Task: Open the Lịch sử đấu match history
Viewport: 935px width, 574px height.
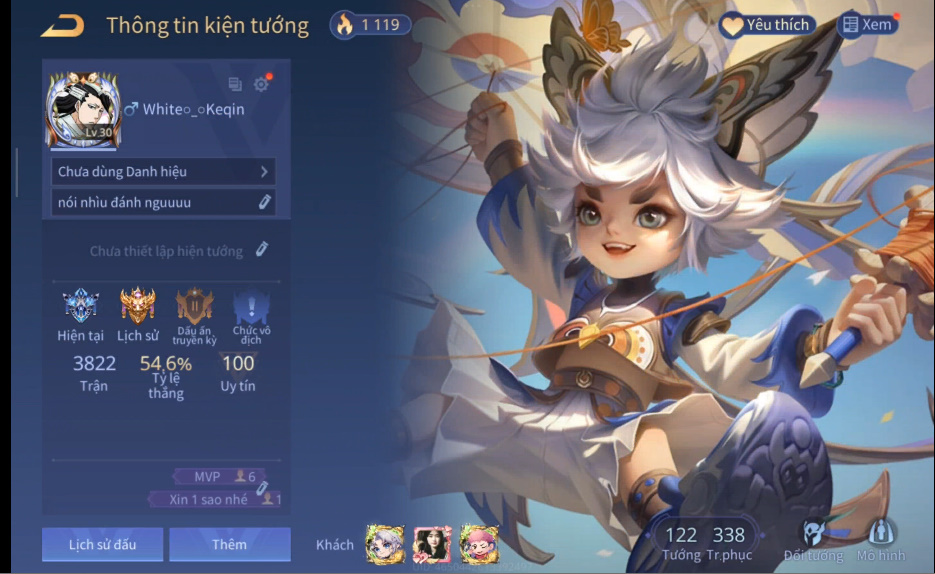Action: pos(102,544)
